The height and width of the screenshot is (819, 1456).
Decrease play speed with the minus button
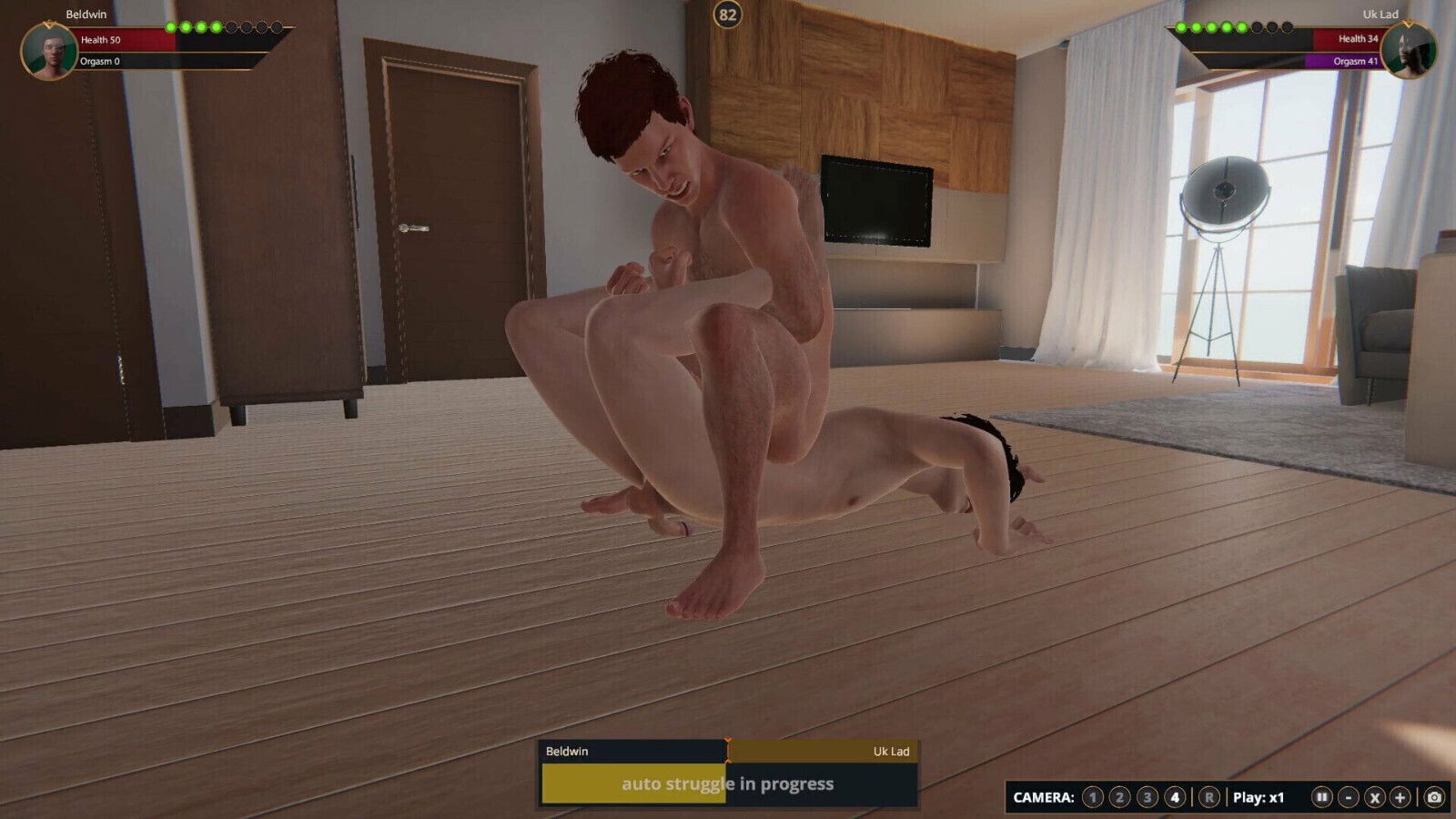(x=1349, y=797)
